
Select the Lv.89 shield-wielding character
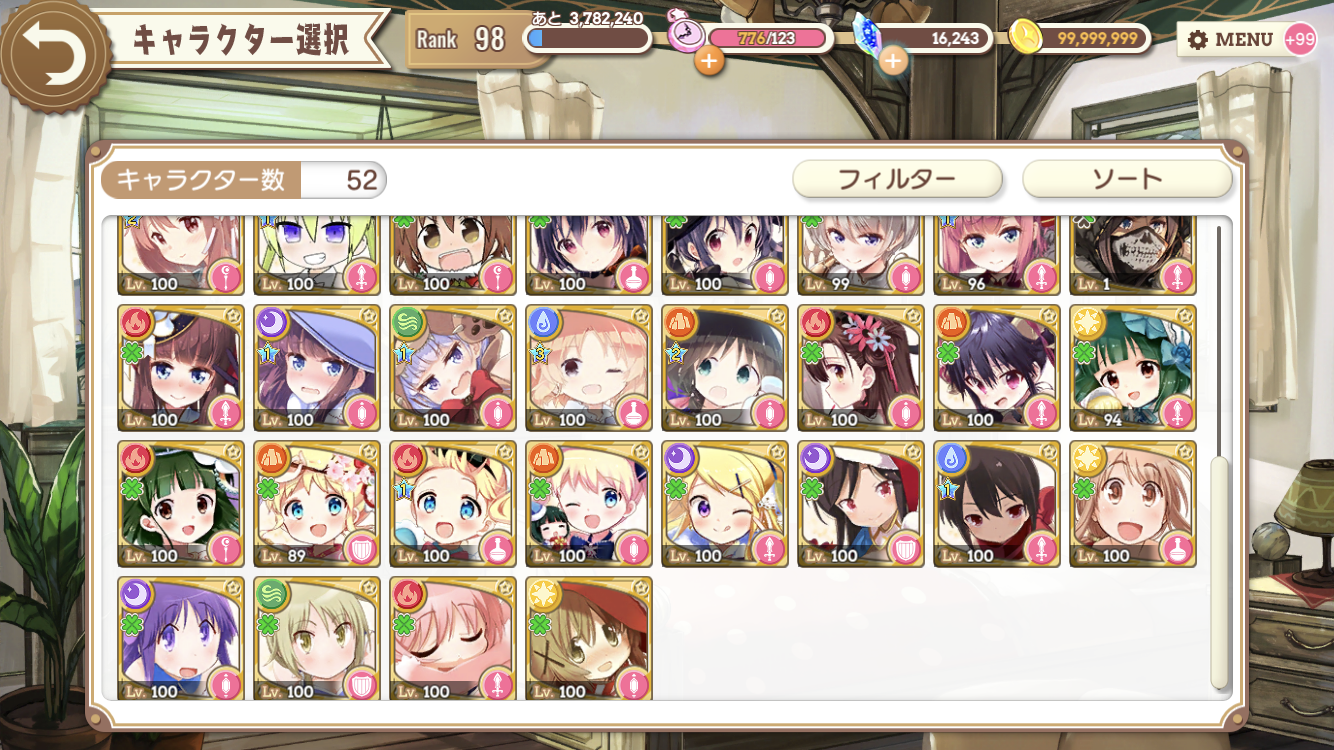pos(316,505)
